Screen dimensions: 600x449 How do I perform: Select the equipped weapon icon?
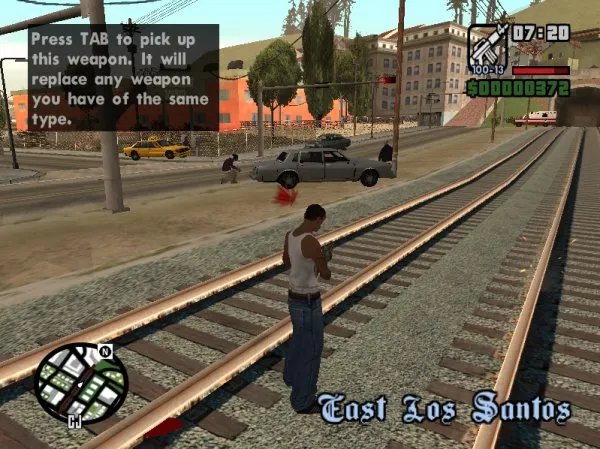tap(487, 46)
